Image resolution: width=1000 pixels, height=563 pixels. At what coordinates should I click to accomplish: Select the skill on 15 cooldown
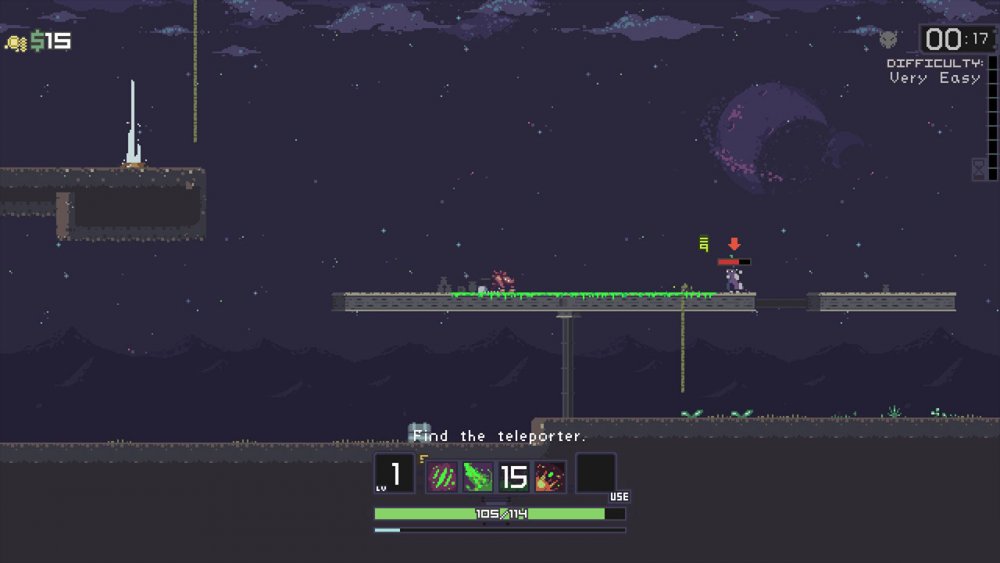pos(514,476)
